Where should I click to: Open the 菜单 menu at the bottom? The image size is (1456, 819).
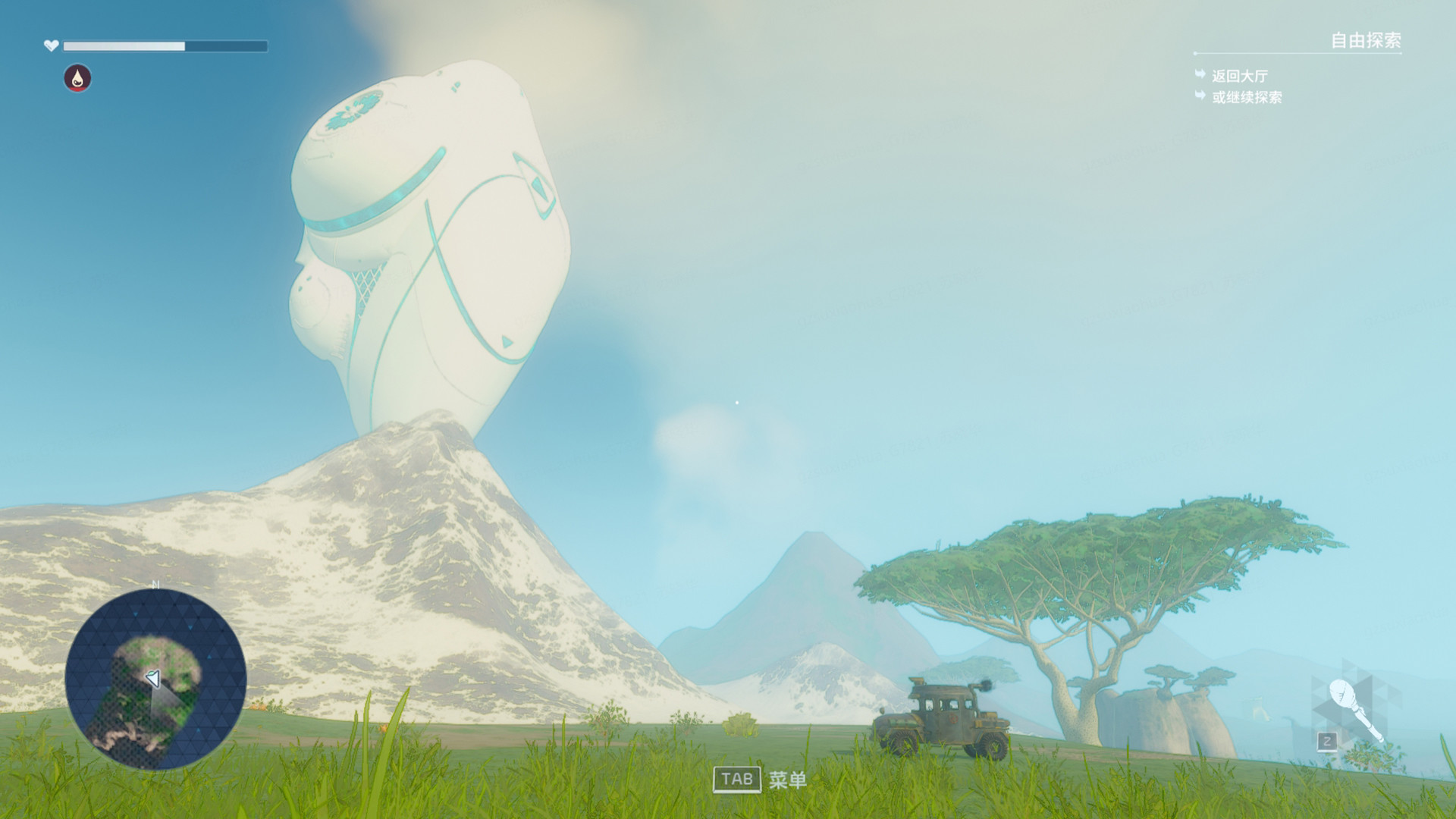click(x=789, y=779)
